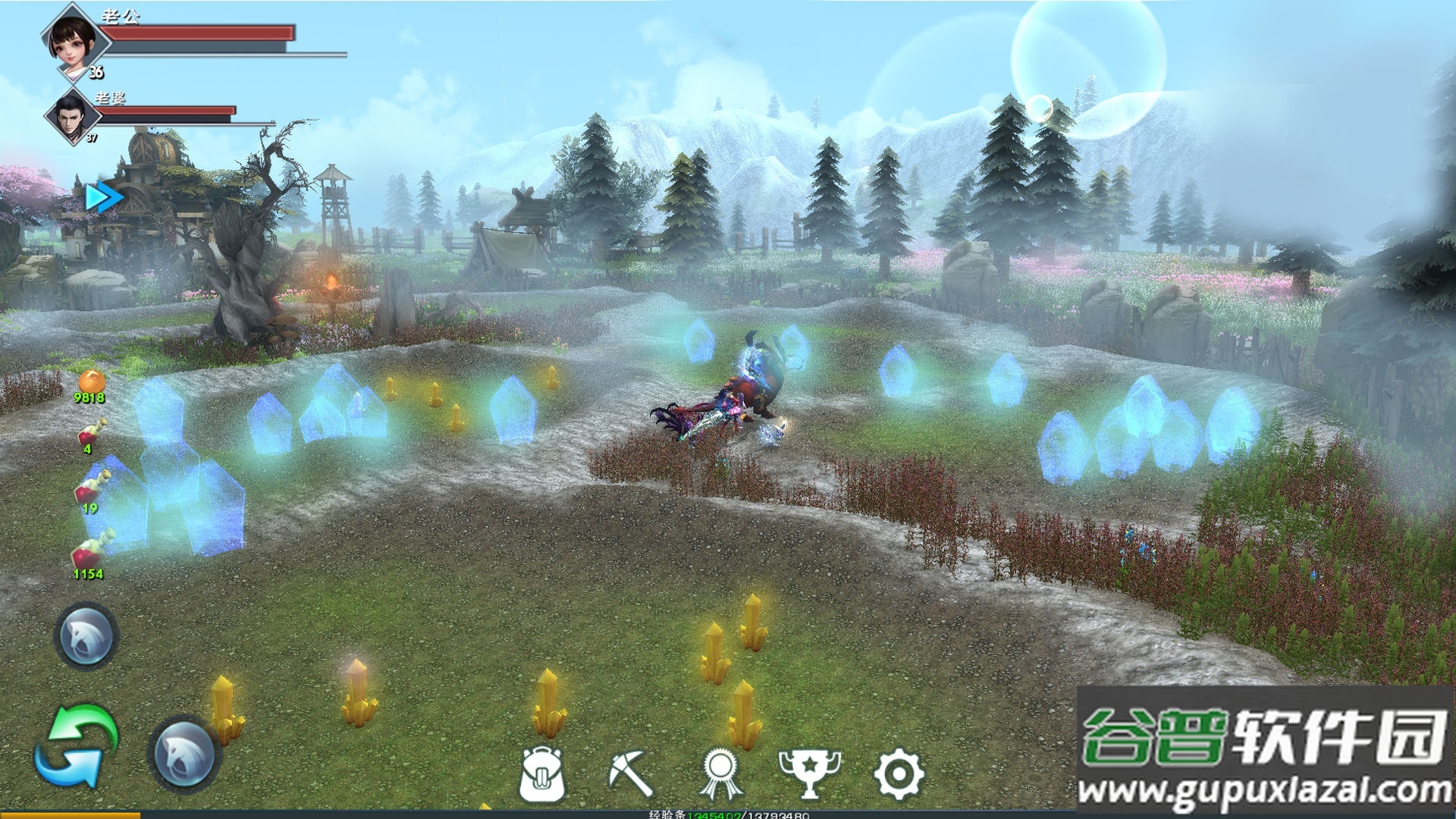1456x819 pixels.
Task: Use the red potion with count 19
Action: tap(92, 489)
